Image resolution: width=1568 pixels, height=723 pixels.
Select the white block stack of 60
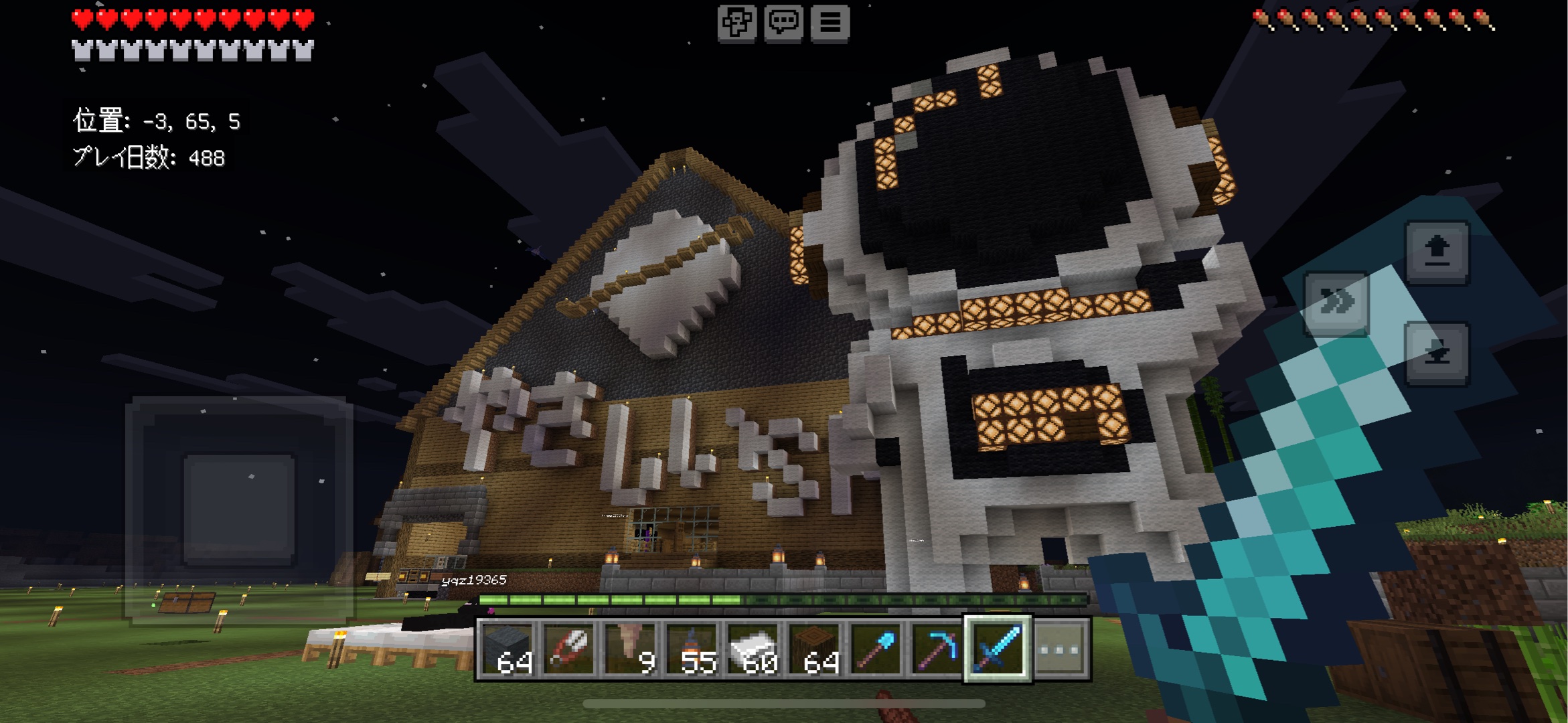pos(753,648)
